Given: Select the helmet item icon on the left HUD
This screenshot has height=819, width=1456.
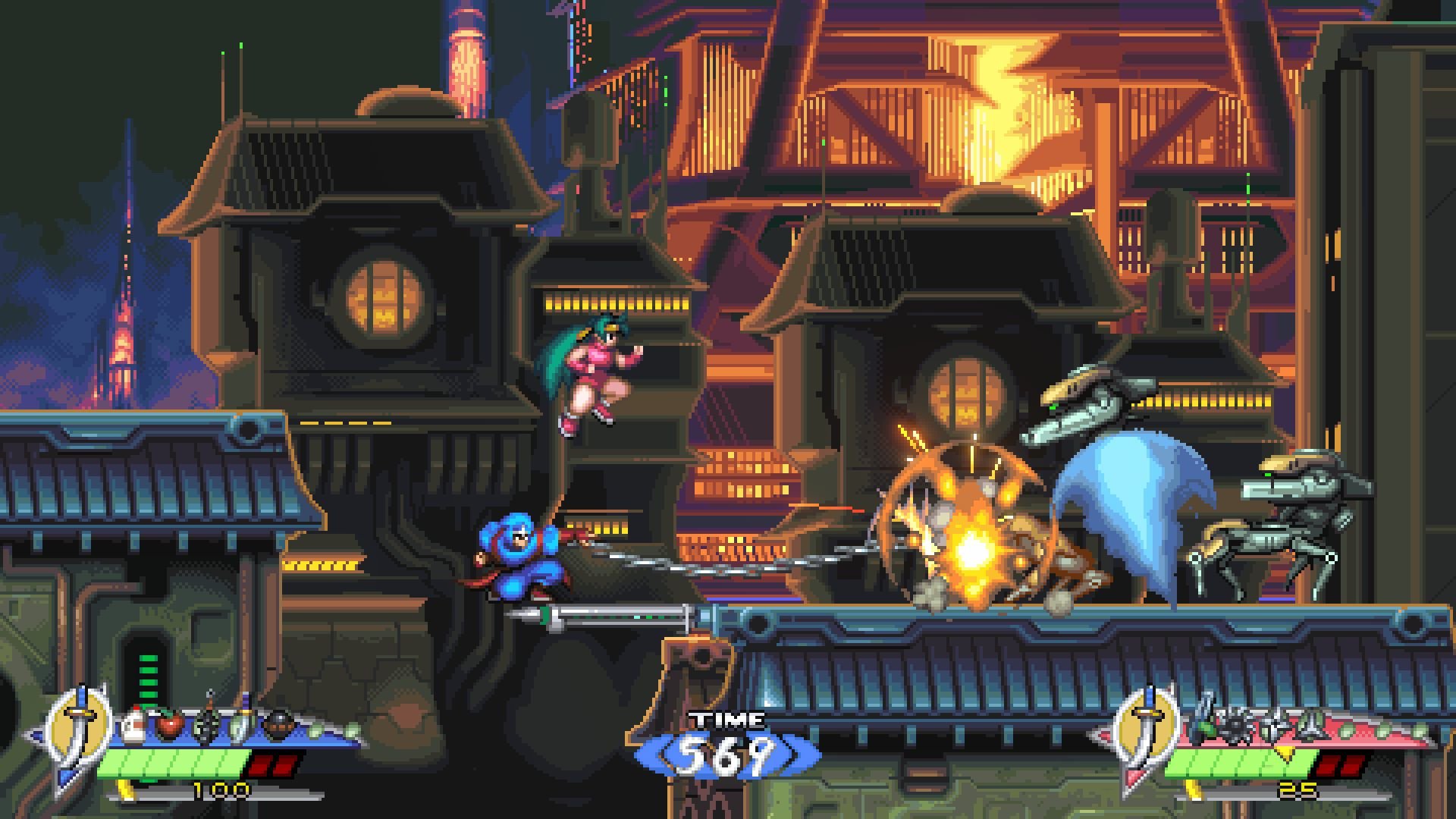Looking at the screenshot, I should 280,725.
